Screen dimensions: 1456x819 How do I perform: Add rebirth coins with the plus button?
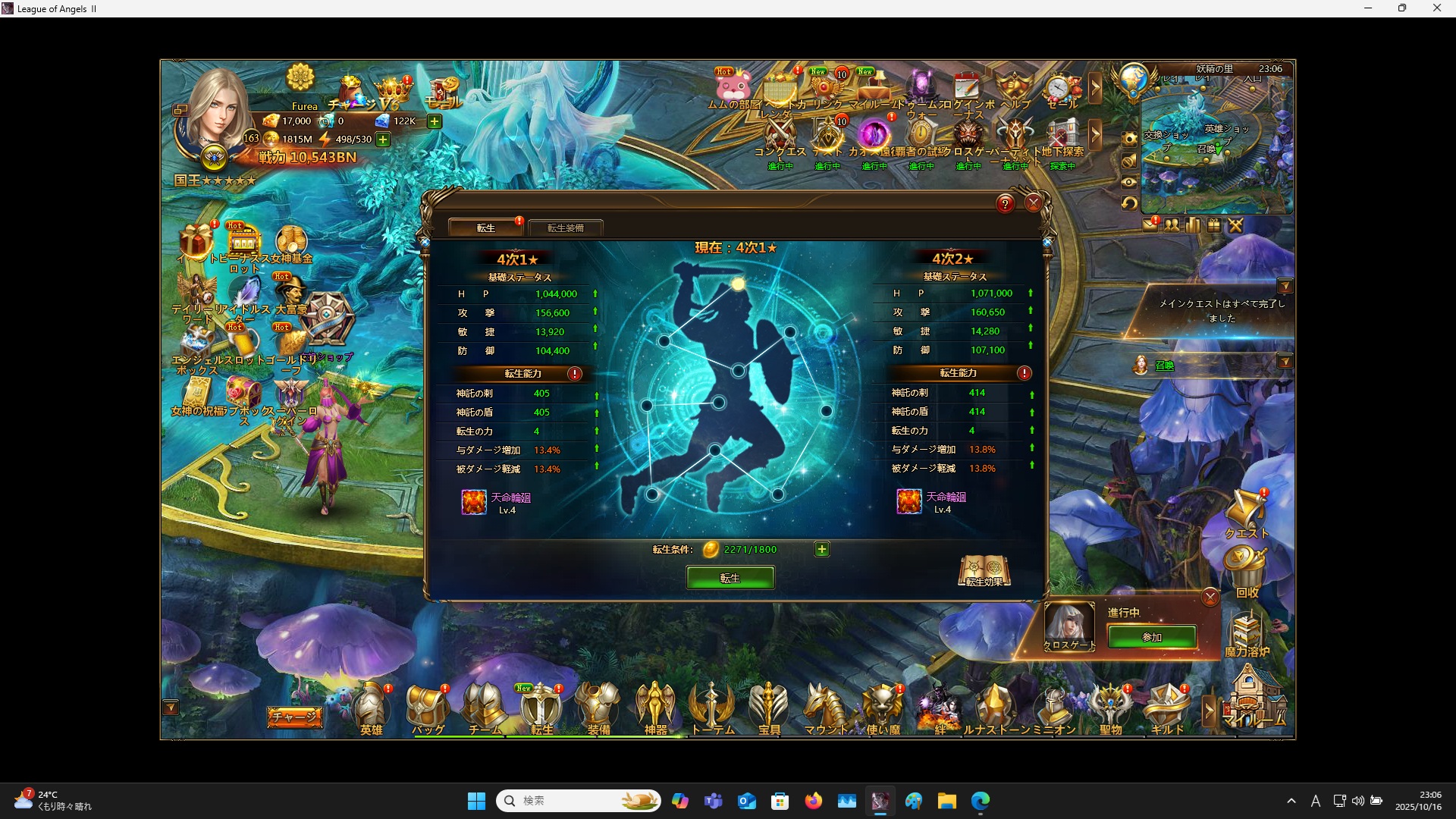coord(821,549)
